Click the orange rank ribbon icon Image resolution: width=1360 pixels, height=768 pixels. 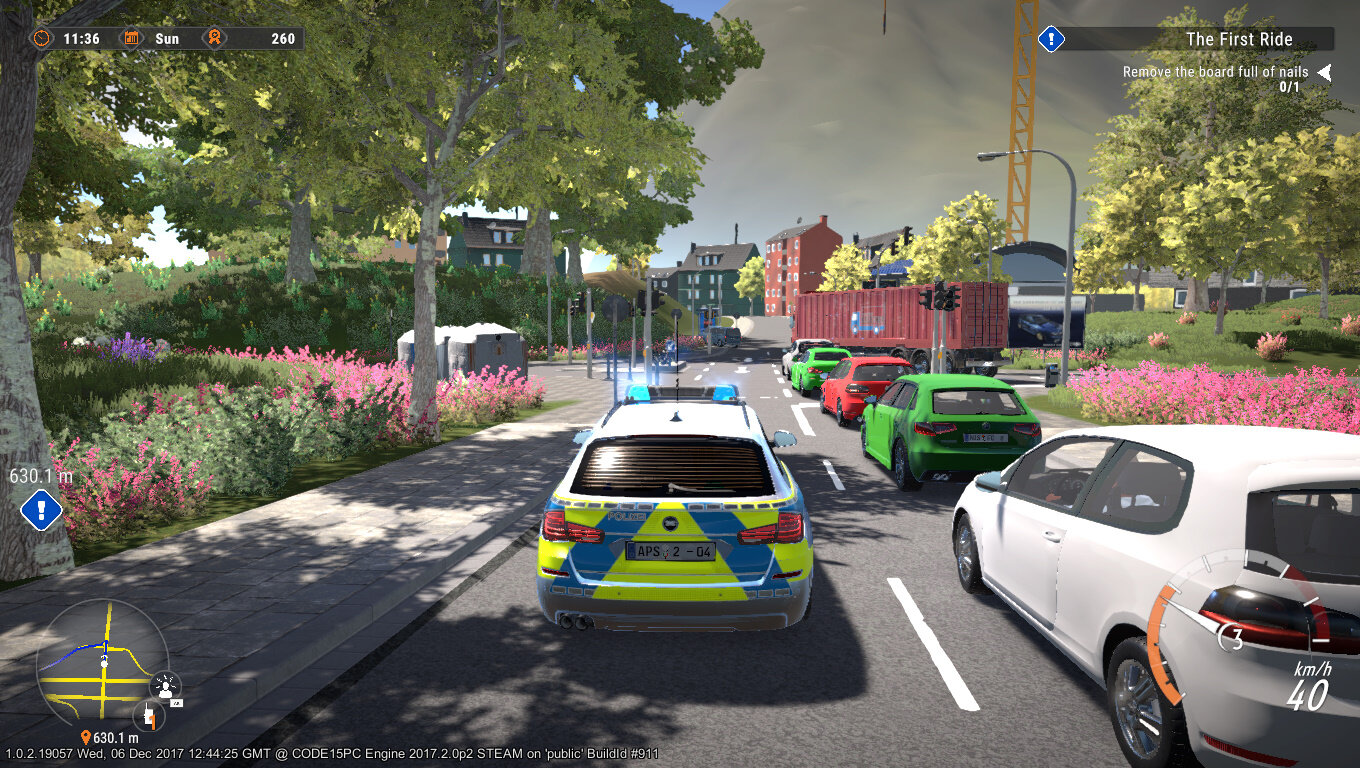(212, 38)
